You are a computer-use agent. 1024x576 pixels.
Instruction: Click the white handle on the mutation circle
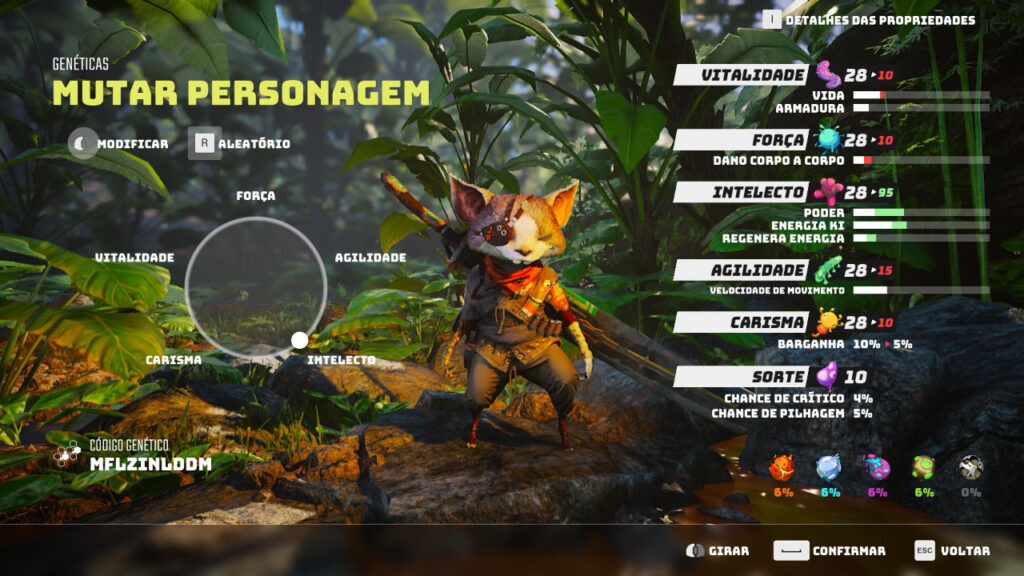click(299, 341)
